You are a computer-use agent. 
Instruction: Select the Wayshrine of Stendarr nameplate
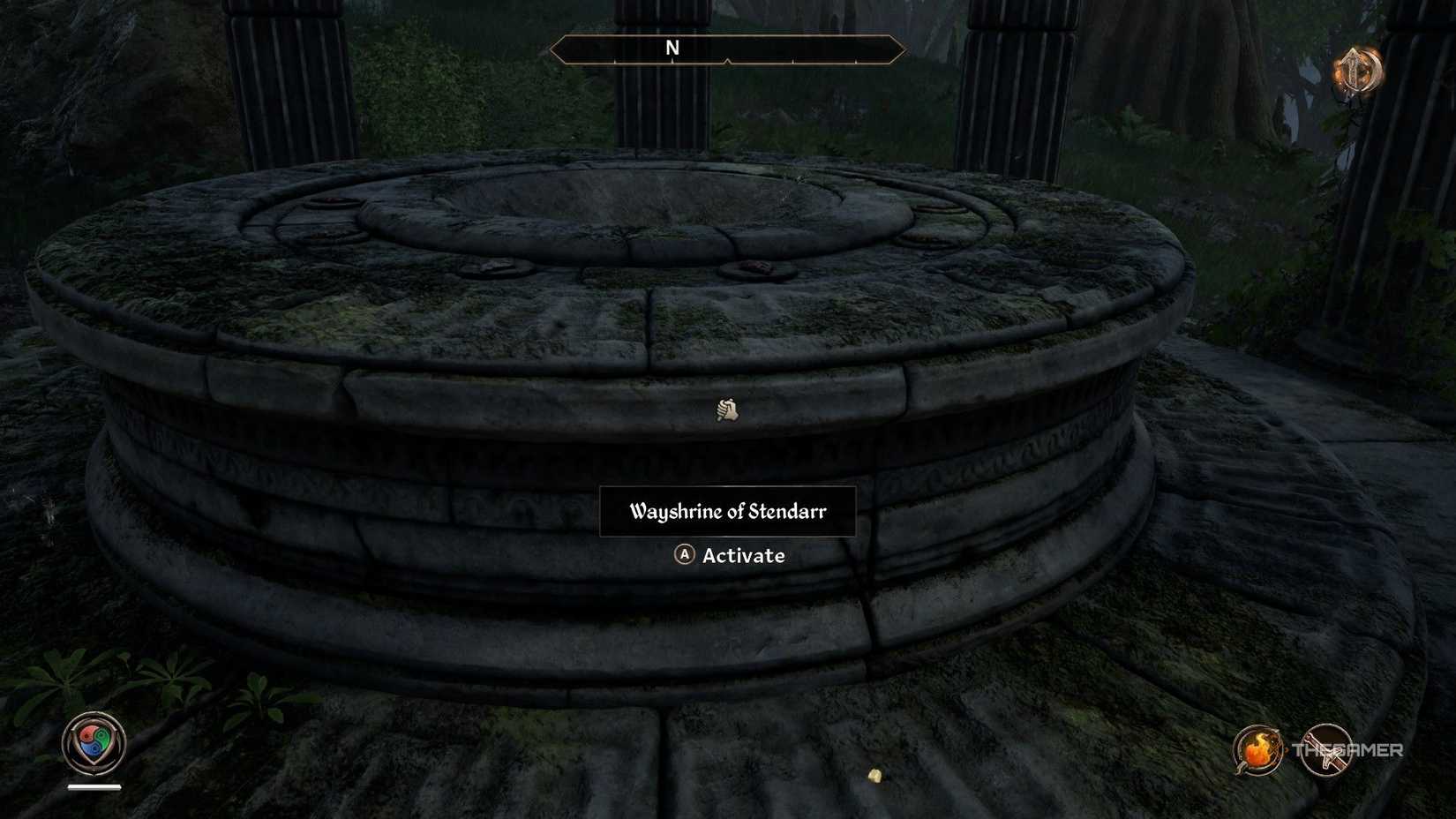727,510
